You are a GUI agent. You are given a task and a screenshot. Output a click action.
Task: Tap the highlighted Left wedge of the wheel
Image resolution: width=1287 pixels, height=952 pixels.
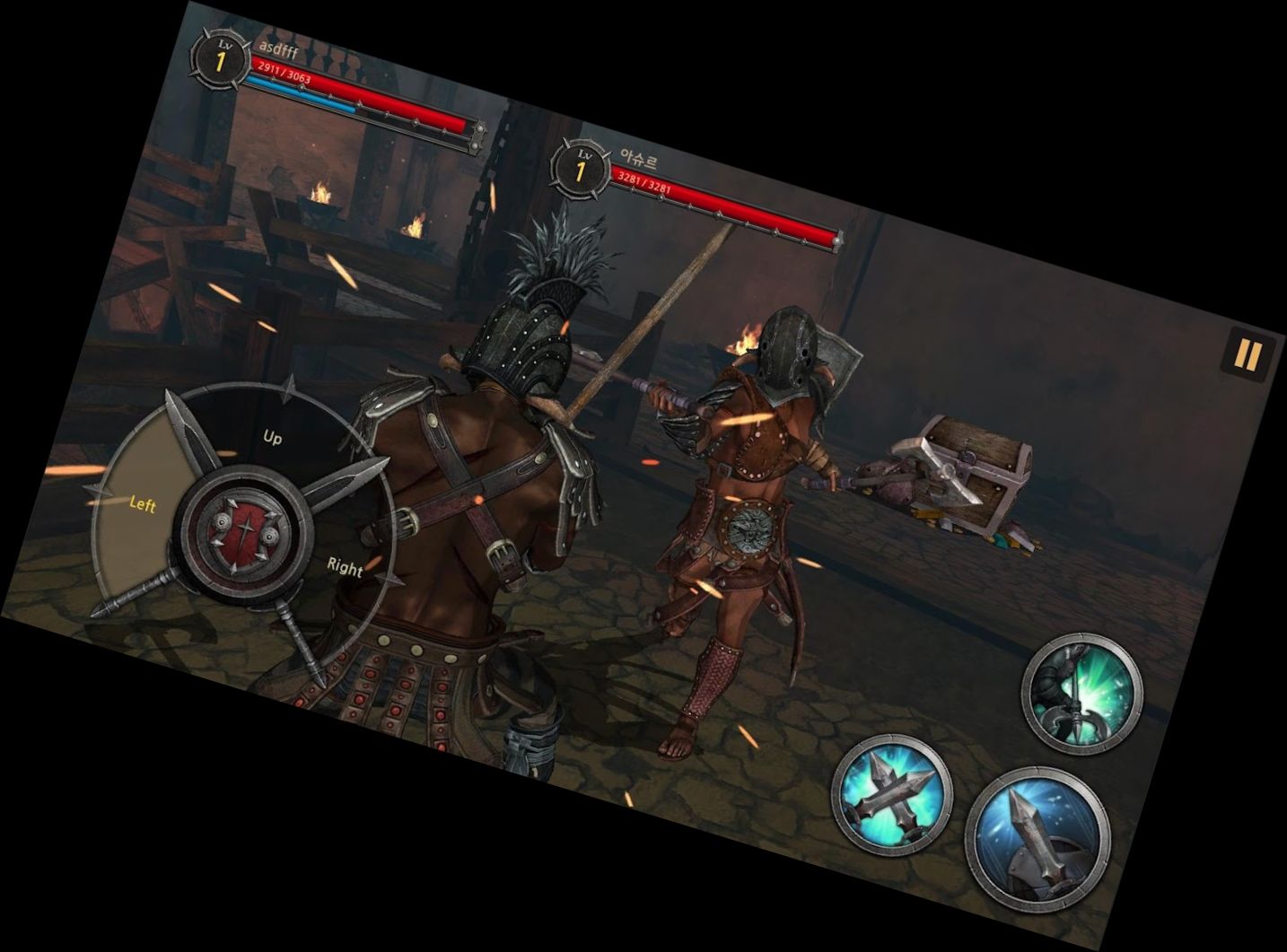pyautogui.click(x=142, y=504)
